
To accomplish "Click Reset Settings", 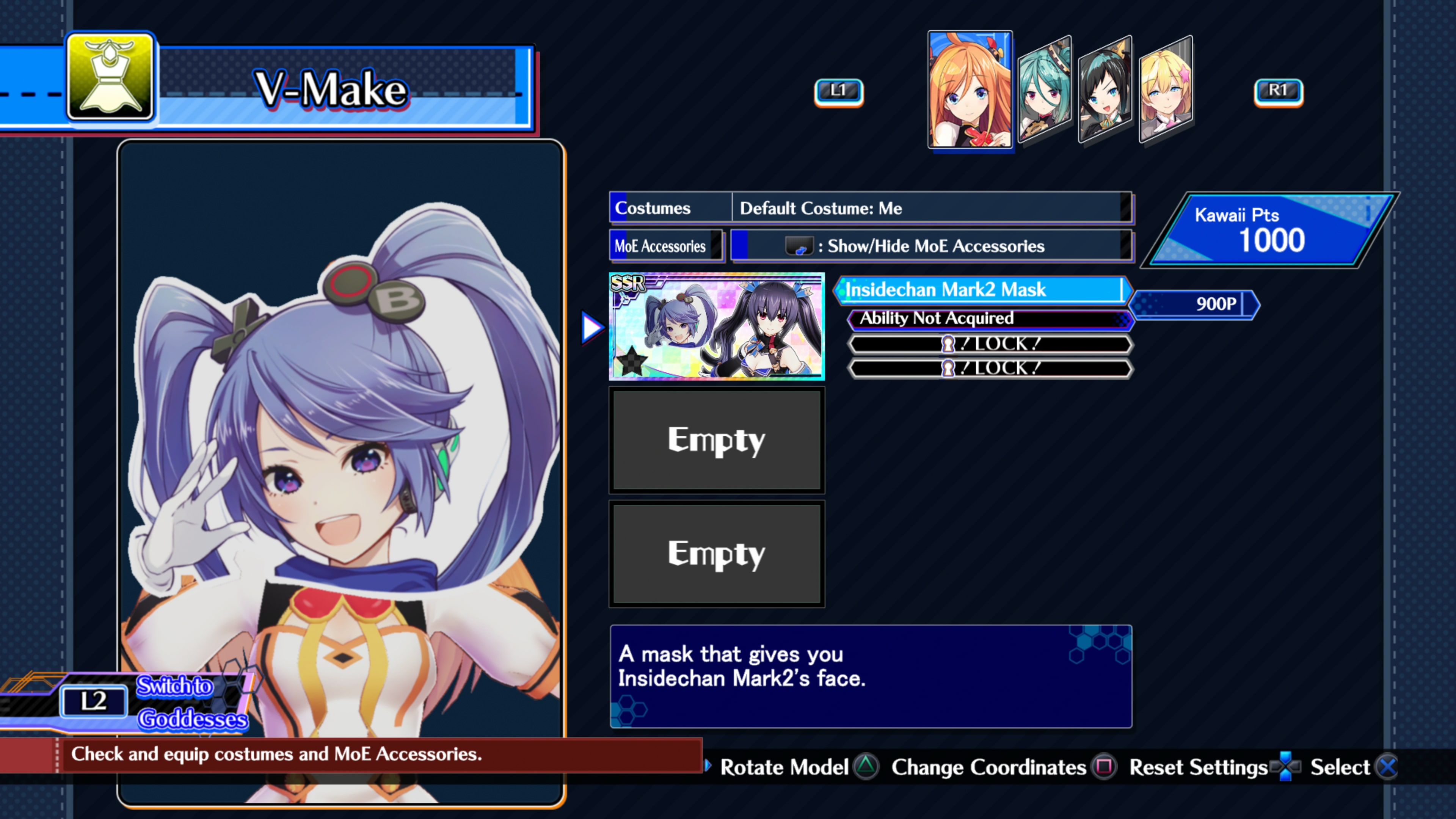I will [1198, 767].
